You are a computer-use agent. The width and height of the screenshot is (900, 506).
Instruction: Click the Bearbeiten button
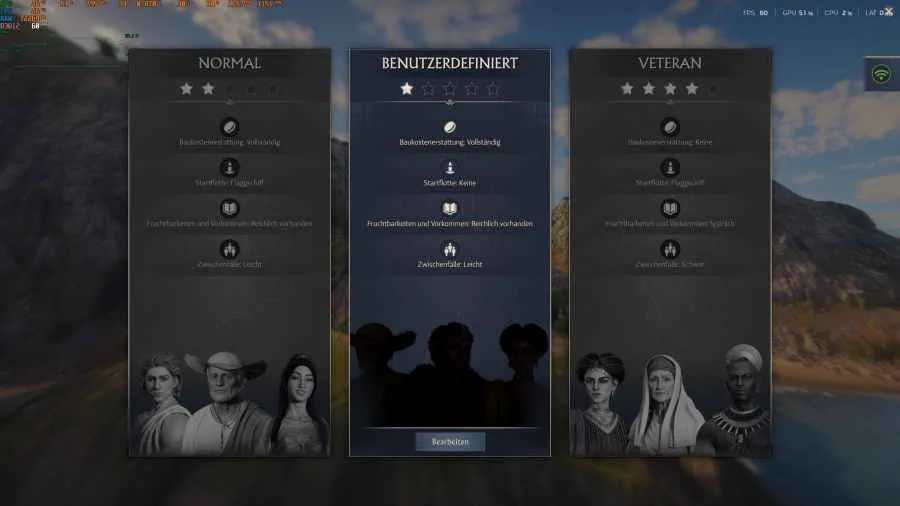(450, 441)
